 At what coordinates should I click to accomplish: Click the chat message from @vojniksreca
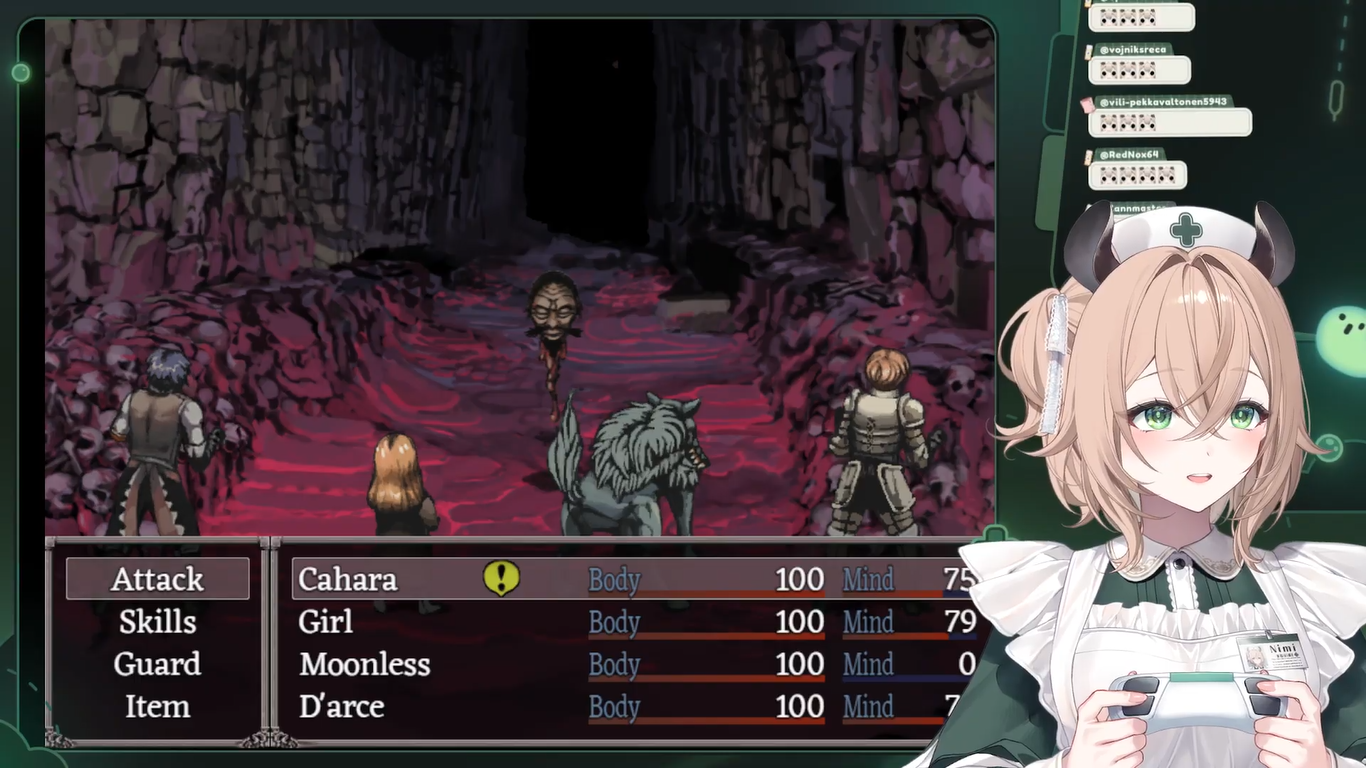tap(1139, 70)
